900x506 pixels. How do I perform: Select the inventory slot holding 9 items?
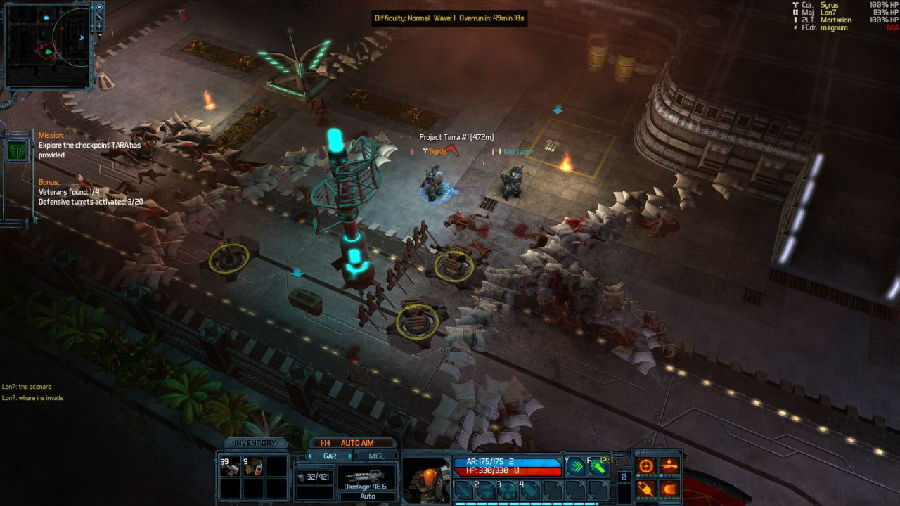click(x=254, y=466)
